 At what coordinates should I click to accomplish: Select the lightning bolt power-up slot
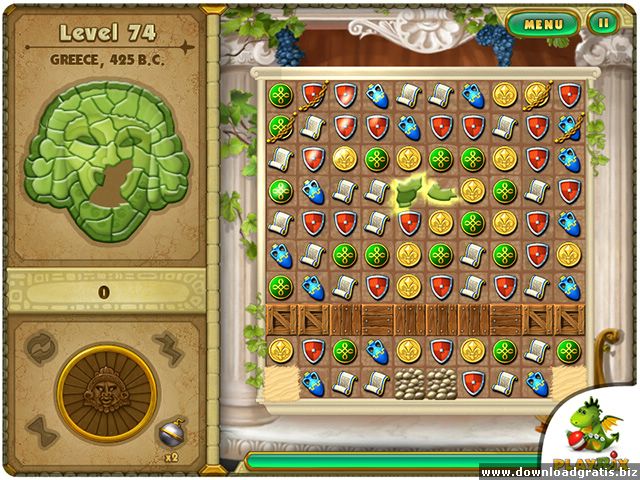(x=168, y=348)
